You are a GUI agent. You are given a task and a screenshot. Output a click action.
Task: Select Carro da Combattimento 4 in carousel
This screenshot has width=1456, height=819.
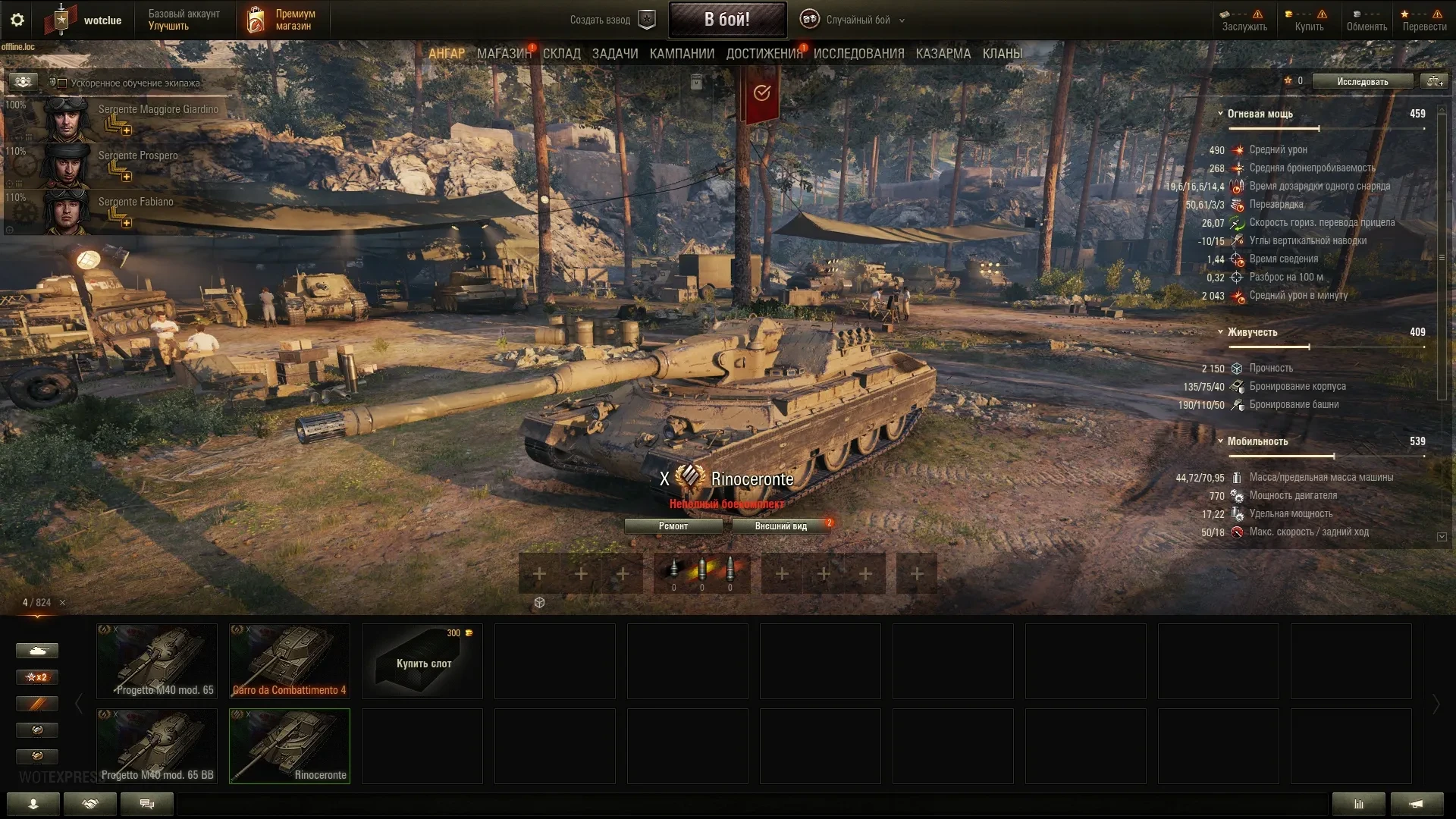click(x=289, y=661)
